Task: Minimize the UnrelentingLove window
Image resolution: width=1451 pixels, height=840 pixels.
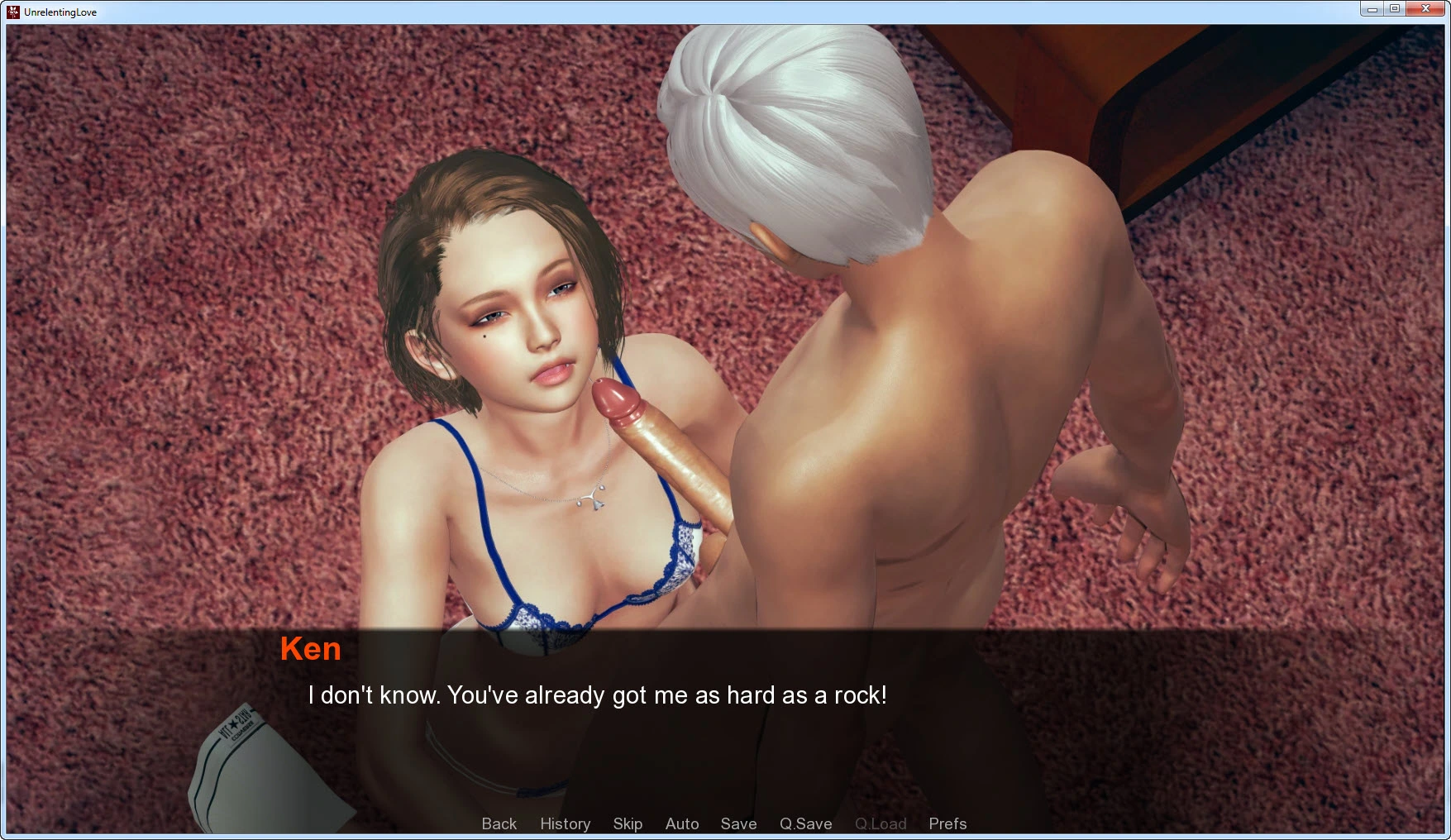Action: 1372,9
